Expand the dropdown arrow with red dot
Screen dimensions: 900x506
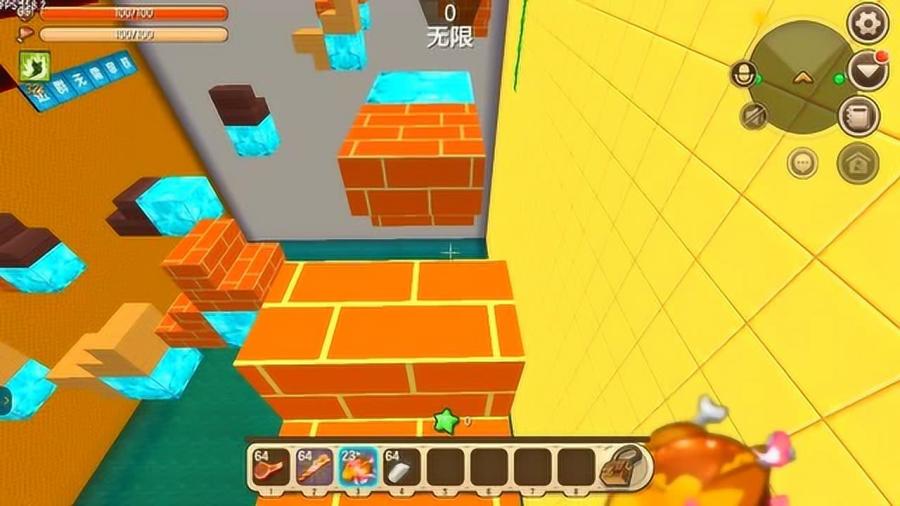click(867, 70)
